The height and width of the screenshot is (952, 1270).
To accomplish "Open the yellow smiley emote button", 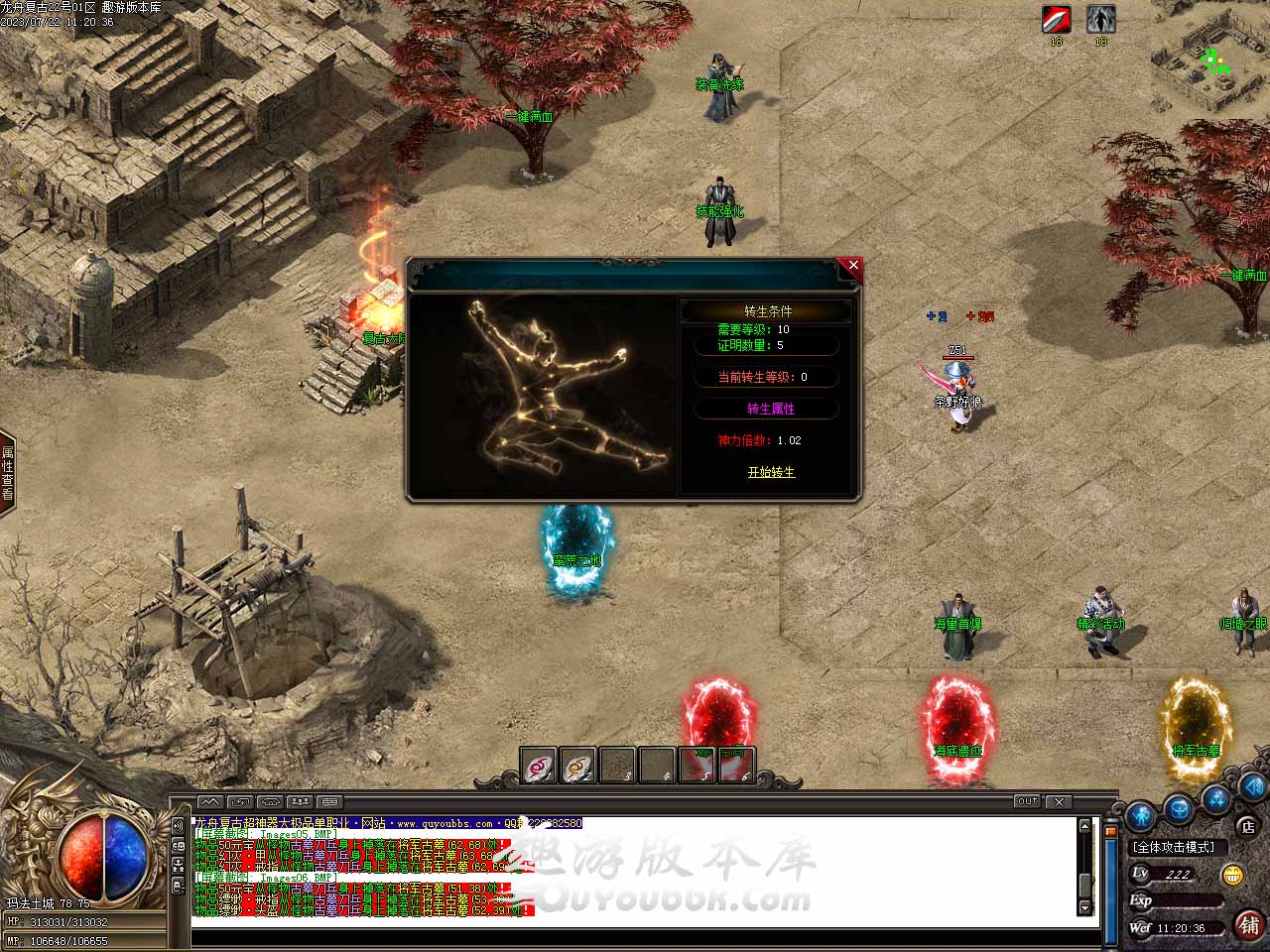I will [x=1233, y=875].
